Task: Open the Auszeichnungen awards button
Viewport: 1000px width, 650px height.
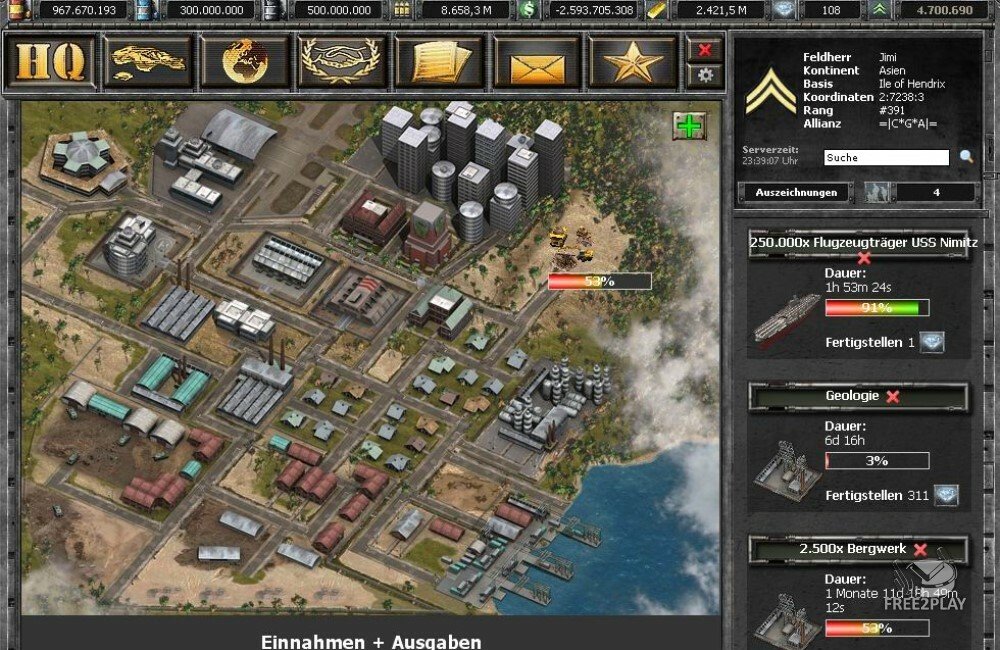Action: [x=794, y=192]
